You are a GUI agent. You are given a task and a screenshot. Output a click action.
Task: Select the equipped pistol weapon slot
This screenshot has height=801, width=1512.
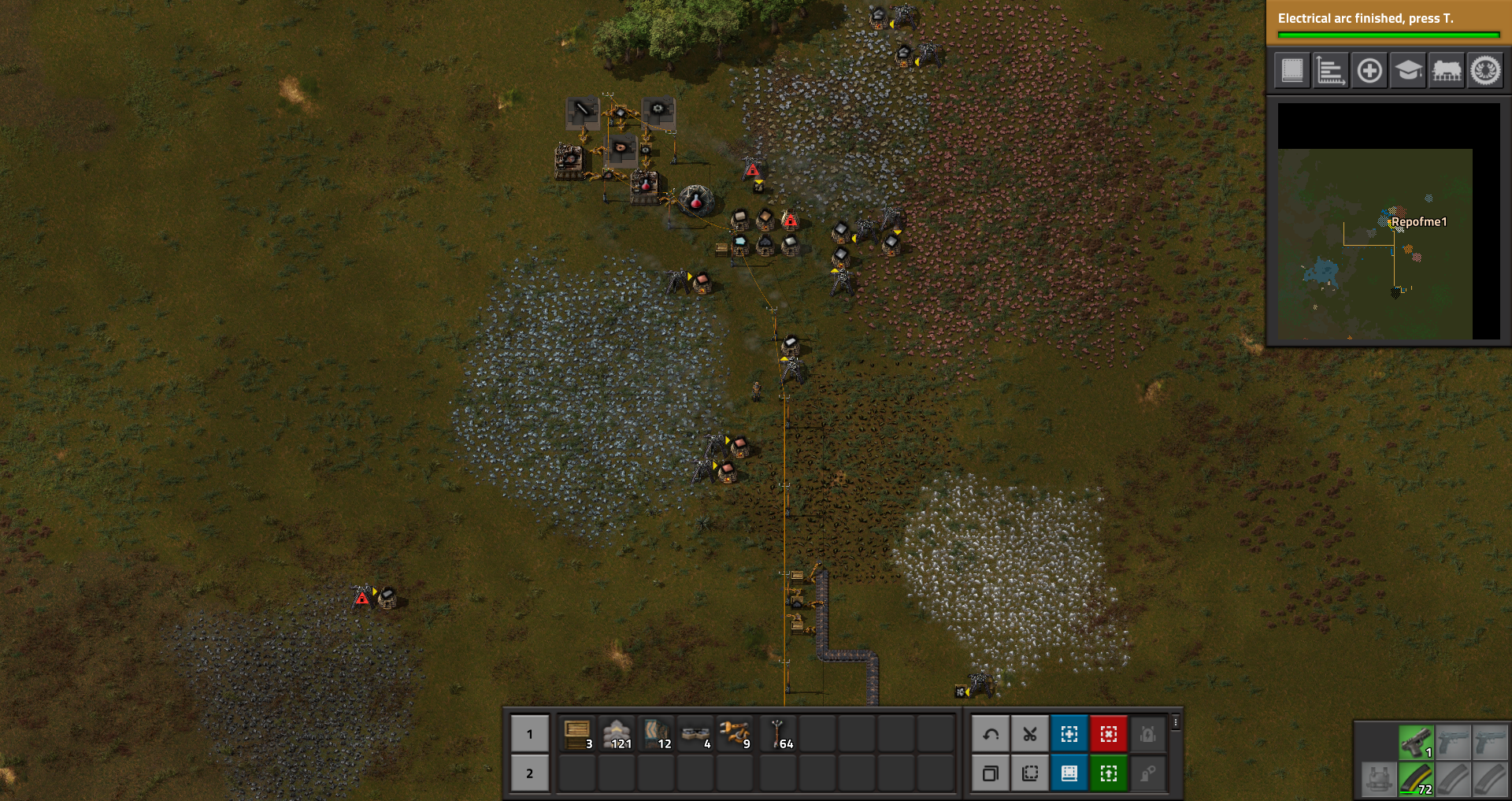(1416, 742)
